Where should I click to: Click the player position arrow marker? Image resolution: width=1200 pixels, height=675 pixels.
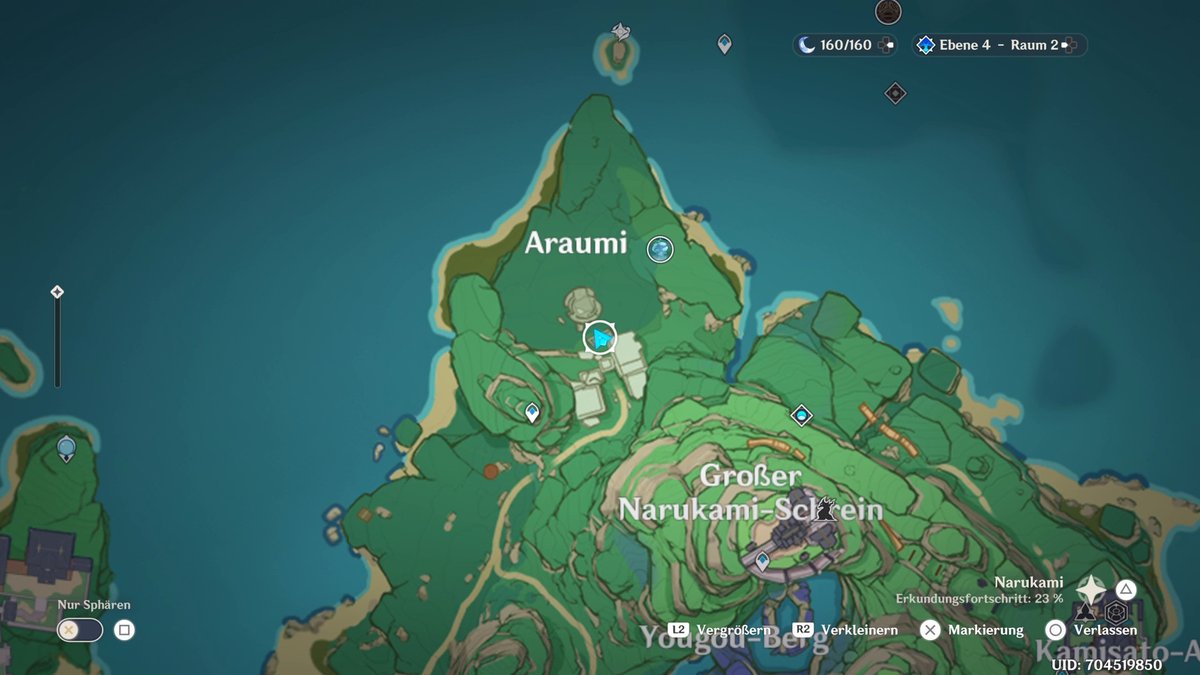pos(600,339)
